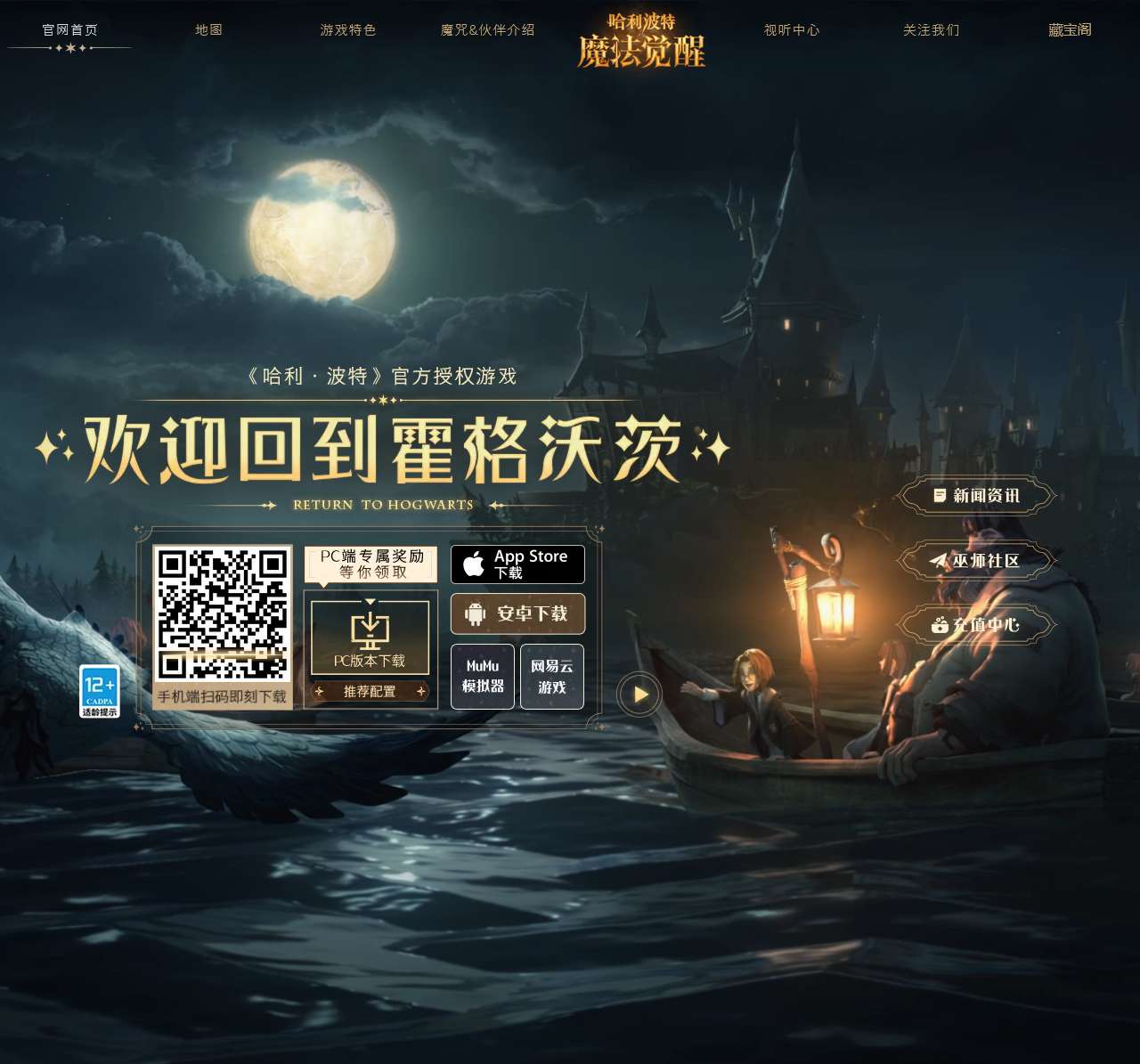This screenshot has width=1140, height=1064.
Task: Open 网易云游戏 cloud gaming option
Action: (551, 677)
